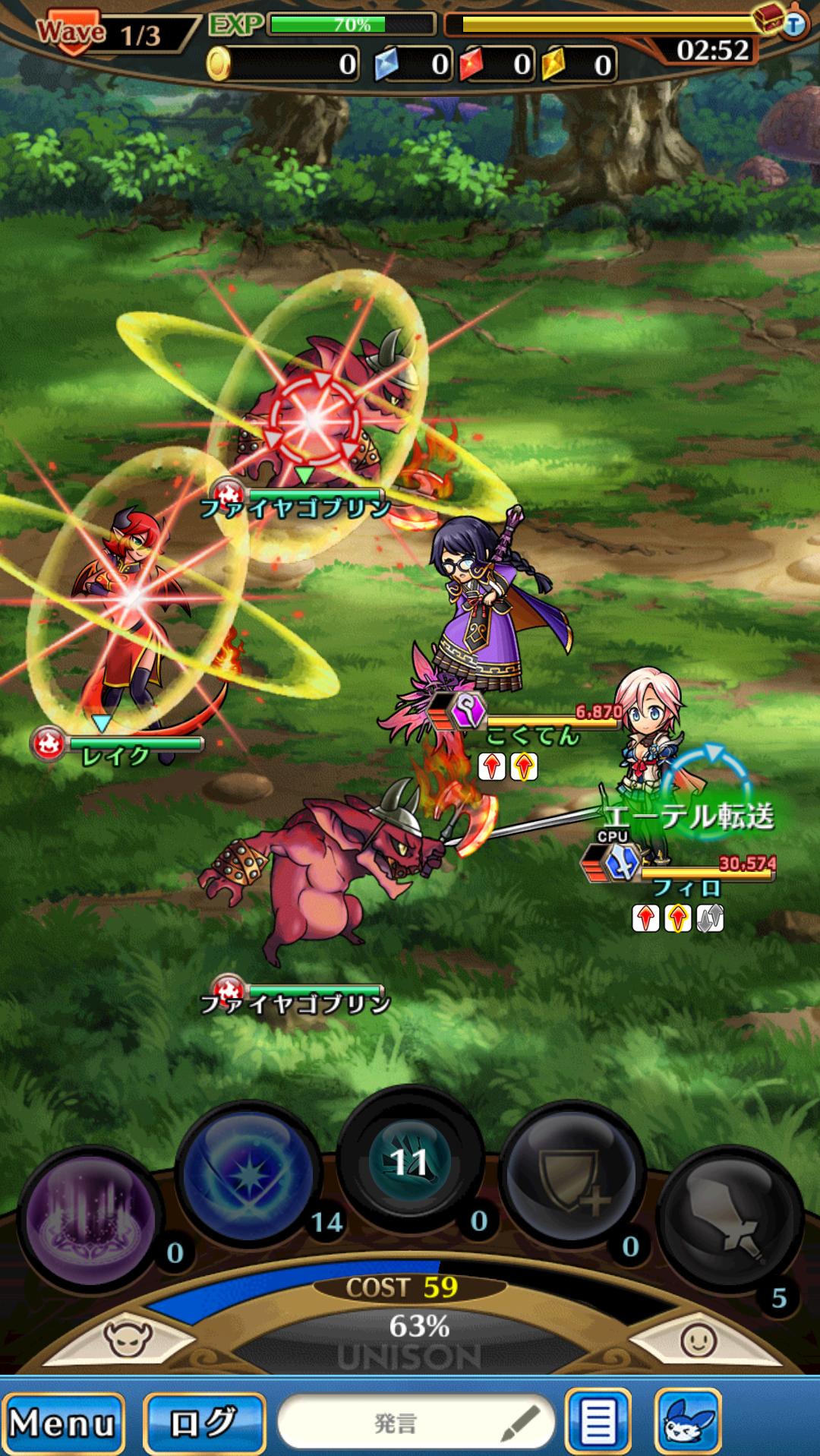This screenshot has height=1456, width=820.
Task: Open the preset message list icon
Action: 598,1422
